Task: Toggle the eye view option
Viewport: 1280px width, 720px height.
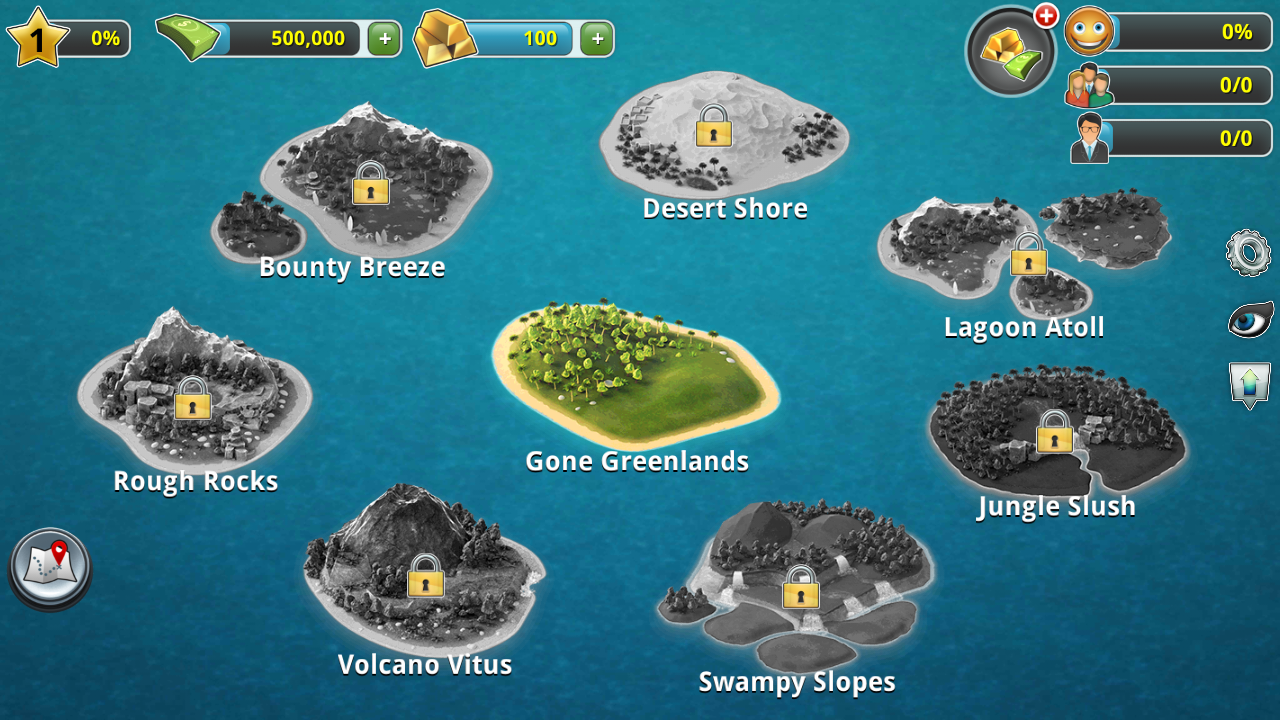Action: click(x=1250, y=321)
